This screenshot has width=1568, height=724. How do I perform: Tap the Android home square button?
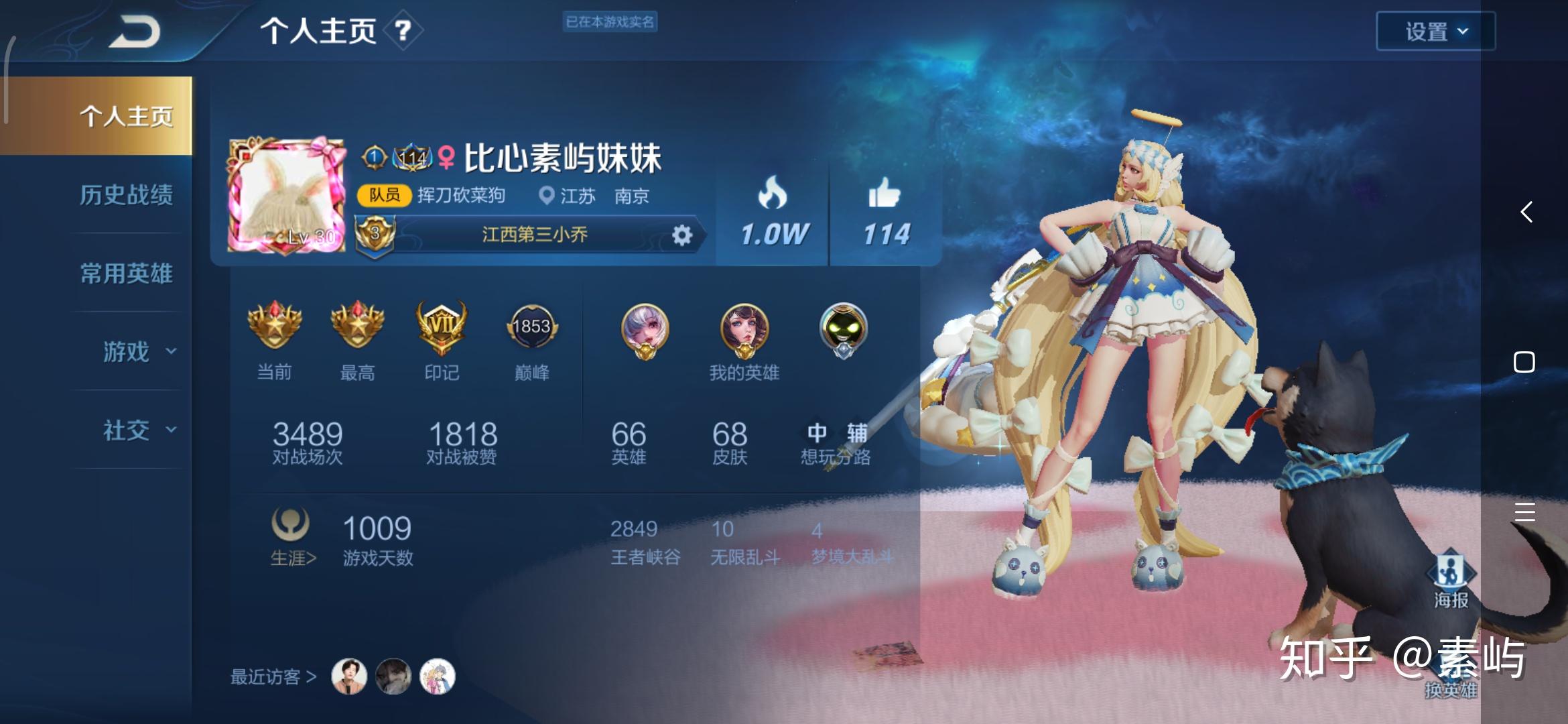point(1524,362)
